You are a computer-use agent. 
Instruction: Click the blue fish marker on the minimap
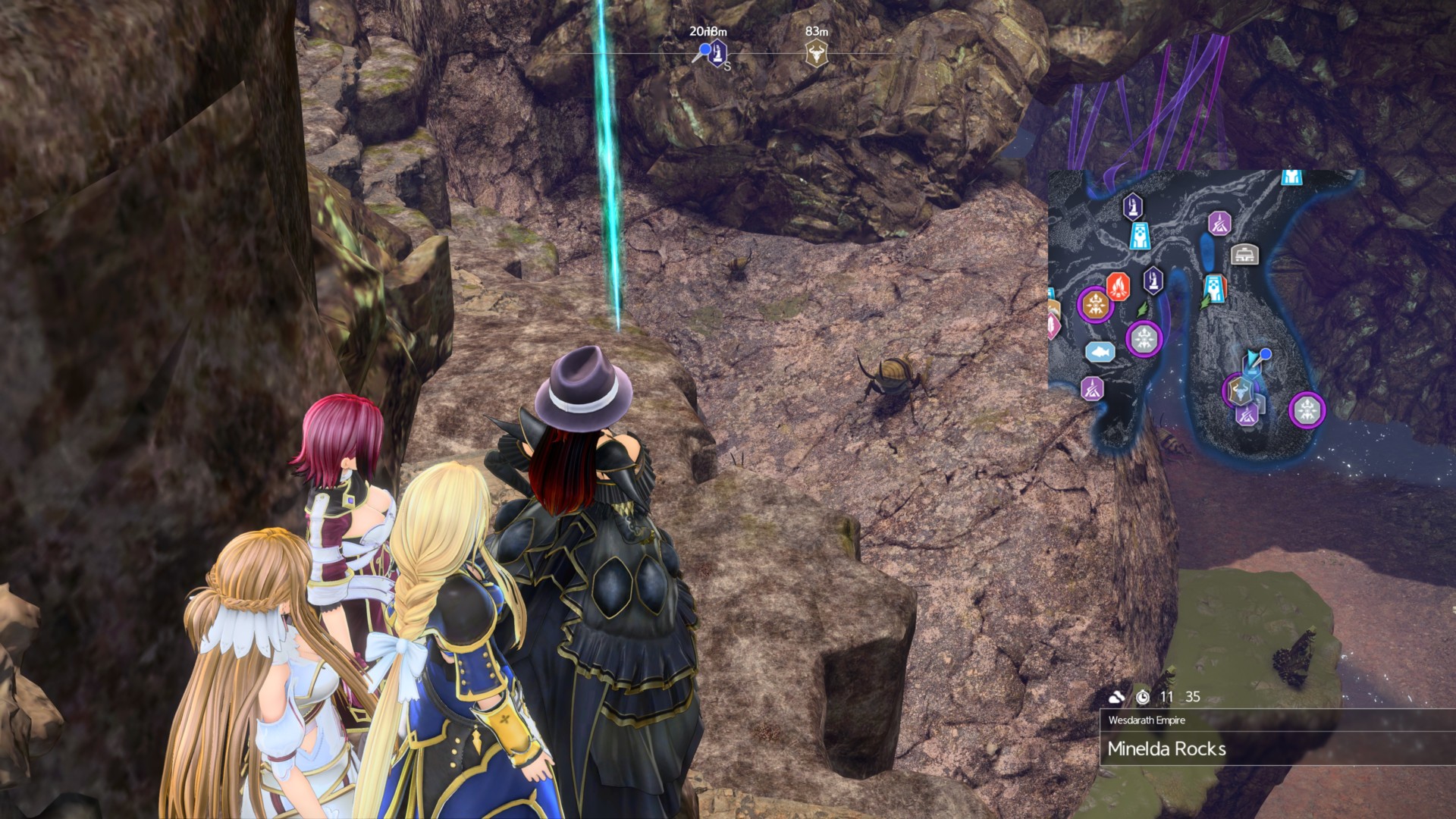pos(1100,352)
